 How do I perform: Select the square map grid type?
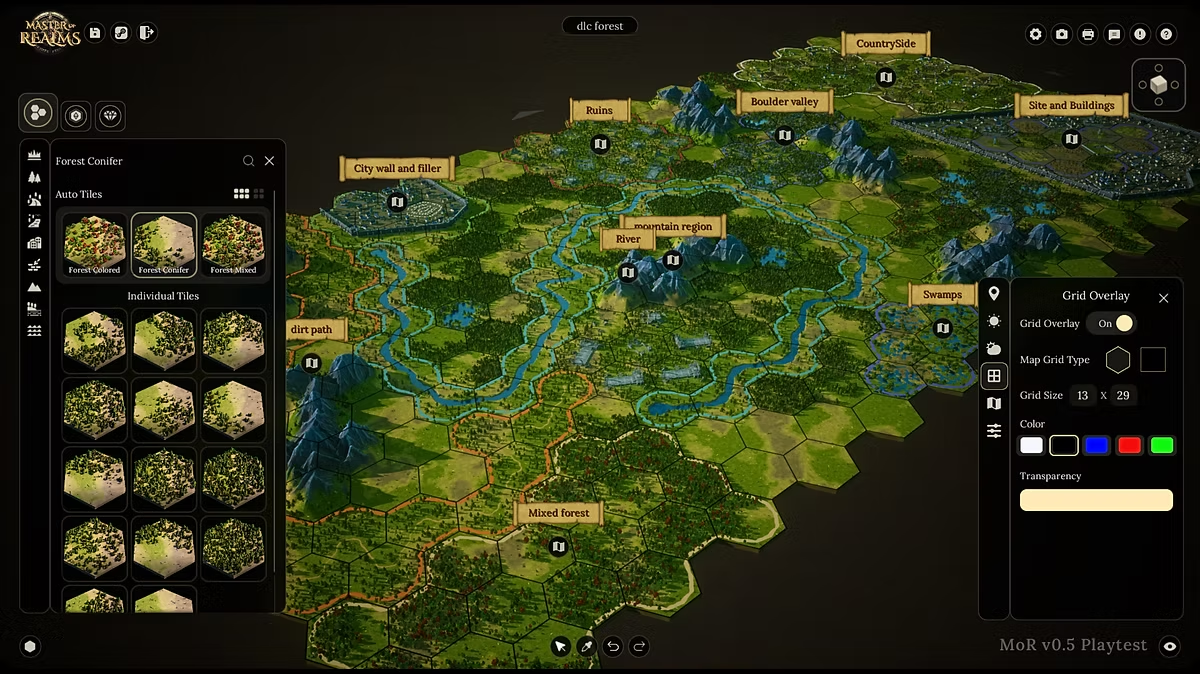click(x=1153, y=360)
